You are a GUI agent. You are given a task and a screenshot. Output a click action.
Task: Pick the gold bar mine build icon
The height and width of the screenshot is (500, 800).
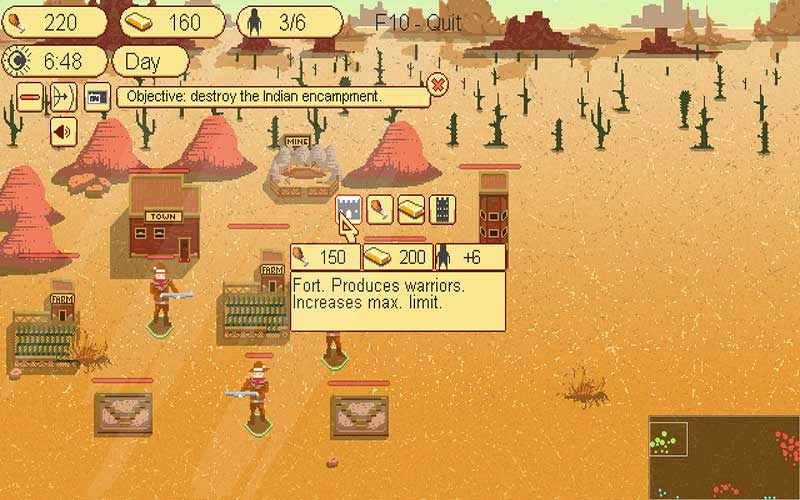coord(411,209)
